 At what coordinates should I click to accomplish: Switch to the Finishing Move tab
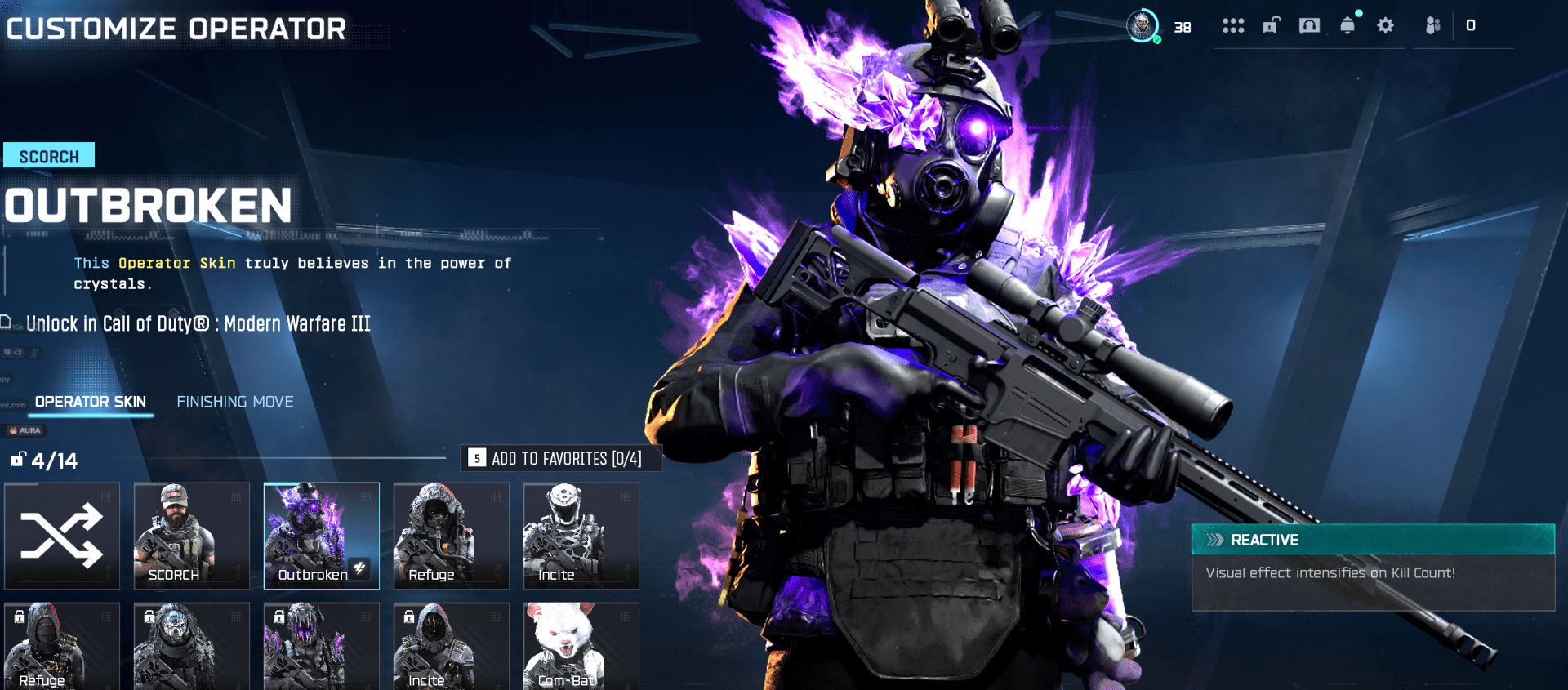[x=235, y=402]
